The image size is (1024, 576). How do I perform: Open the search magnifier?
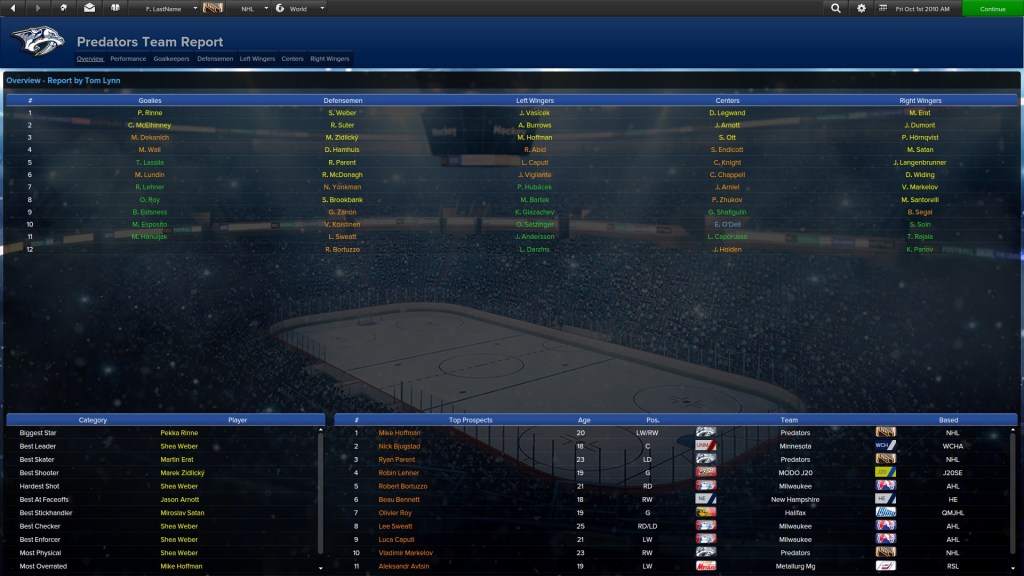pyautogui.click(x=836, y=8)
